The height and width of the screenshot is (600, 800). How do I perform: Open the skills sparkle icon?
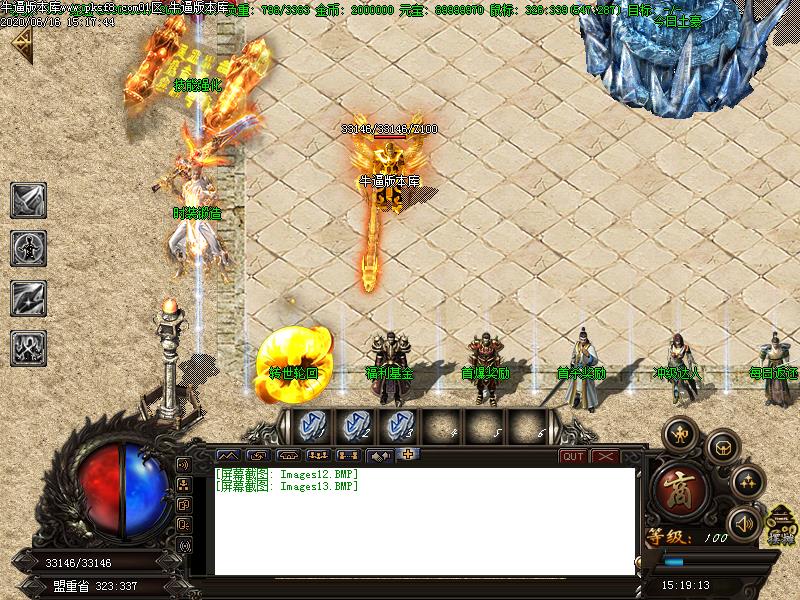pos(748,483)
